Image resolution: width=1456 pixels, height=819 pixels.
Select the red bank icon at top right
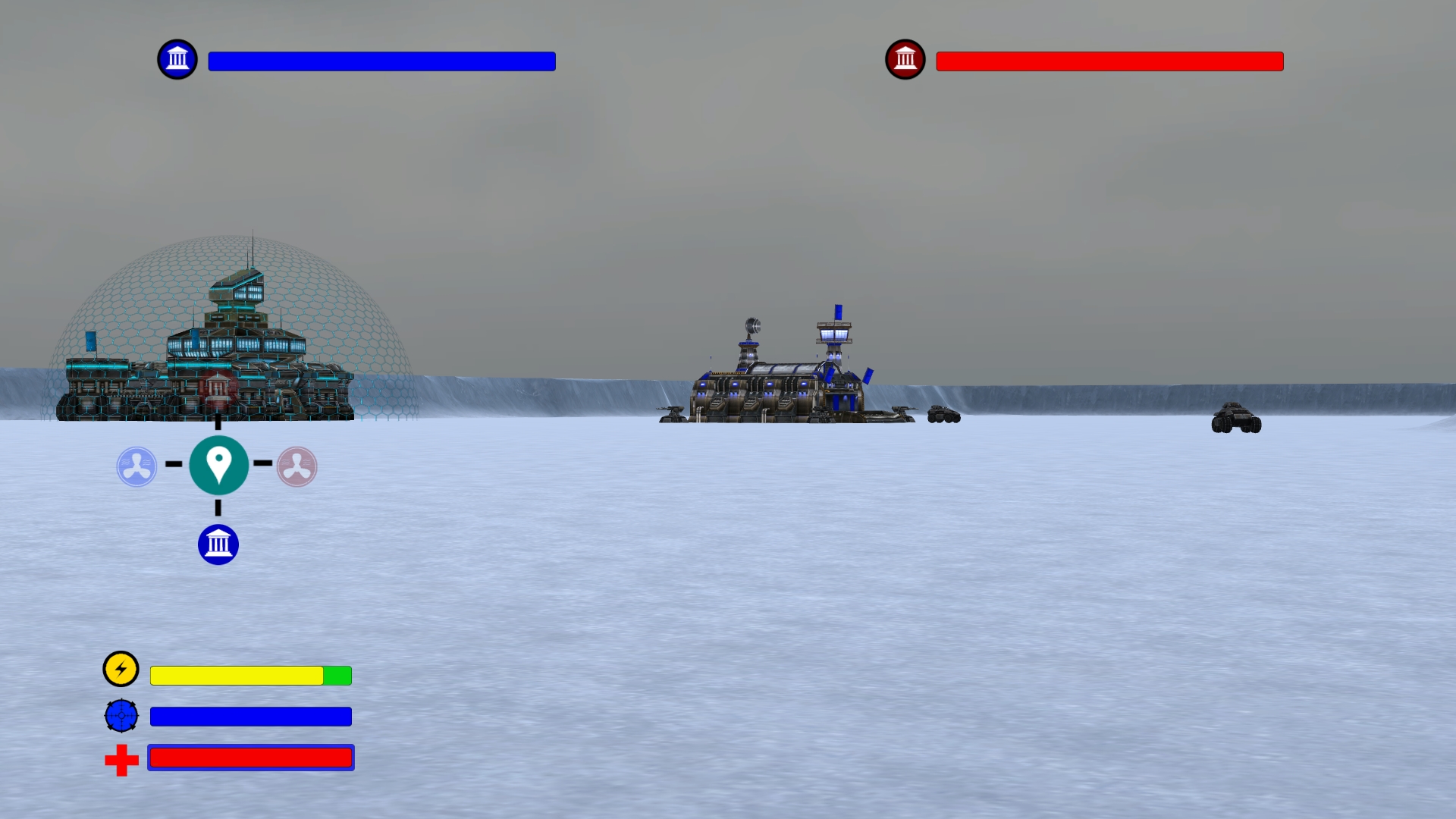pos(905,58)
